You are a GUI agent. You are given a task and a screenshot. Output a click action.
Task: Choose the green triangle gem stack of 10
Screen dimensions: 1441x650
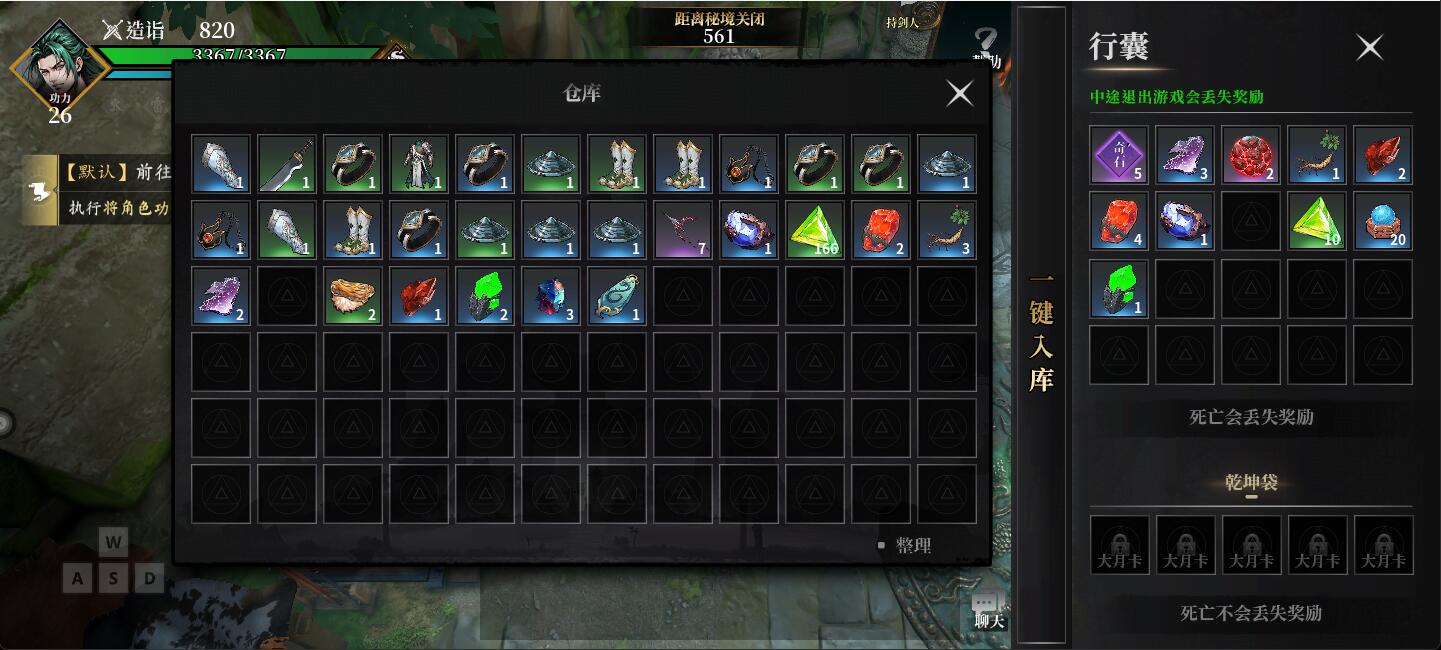1317,221
